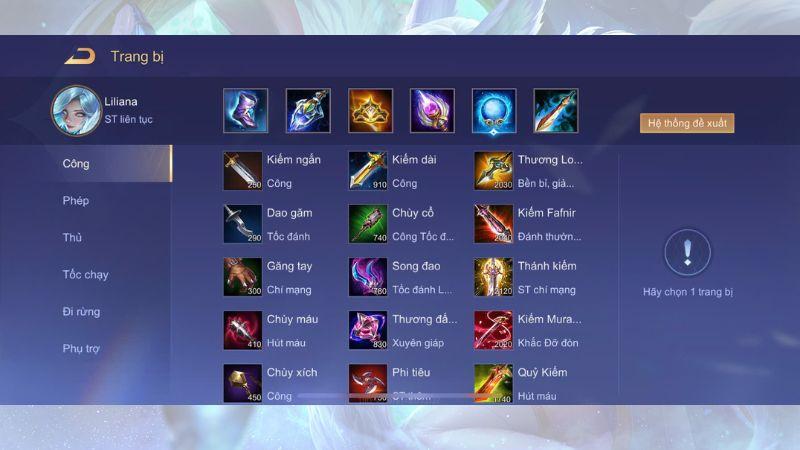The width and height of the screenshot is (800, 450).
Task: Choose the Công category tab
Action: (x=76, y=164)
